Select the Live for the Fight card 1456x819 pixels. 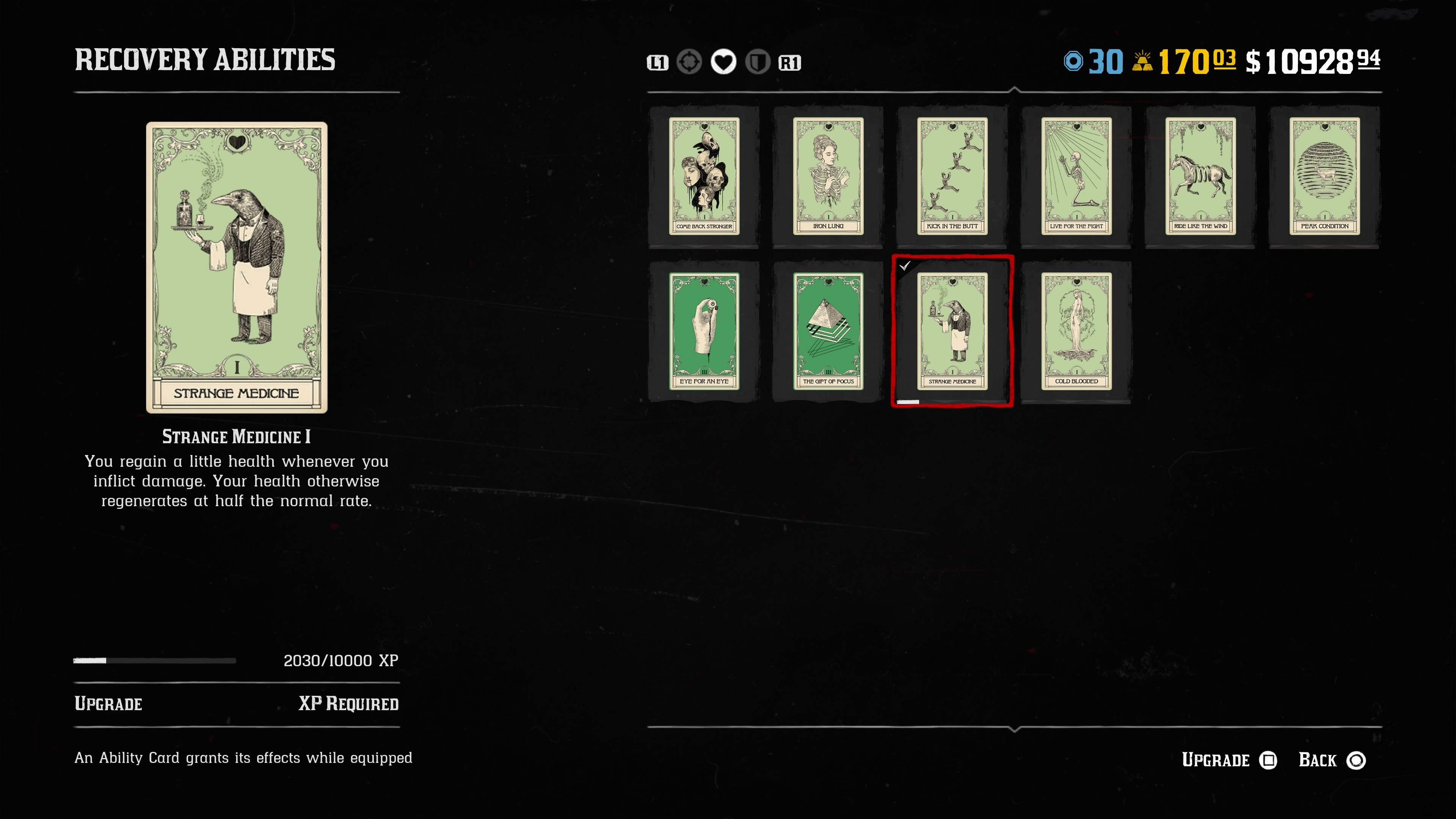pos(1076,176)
